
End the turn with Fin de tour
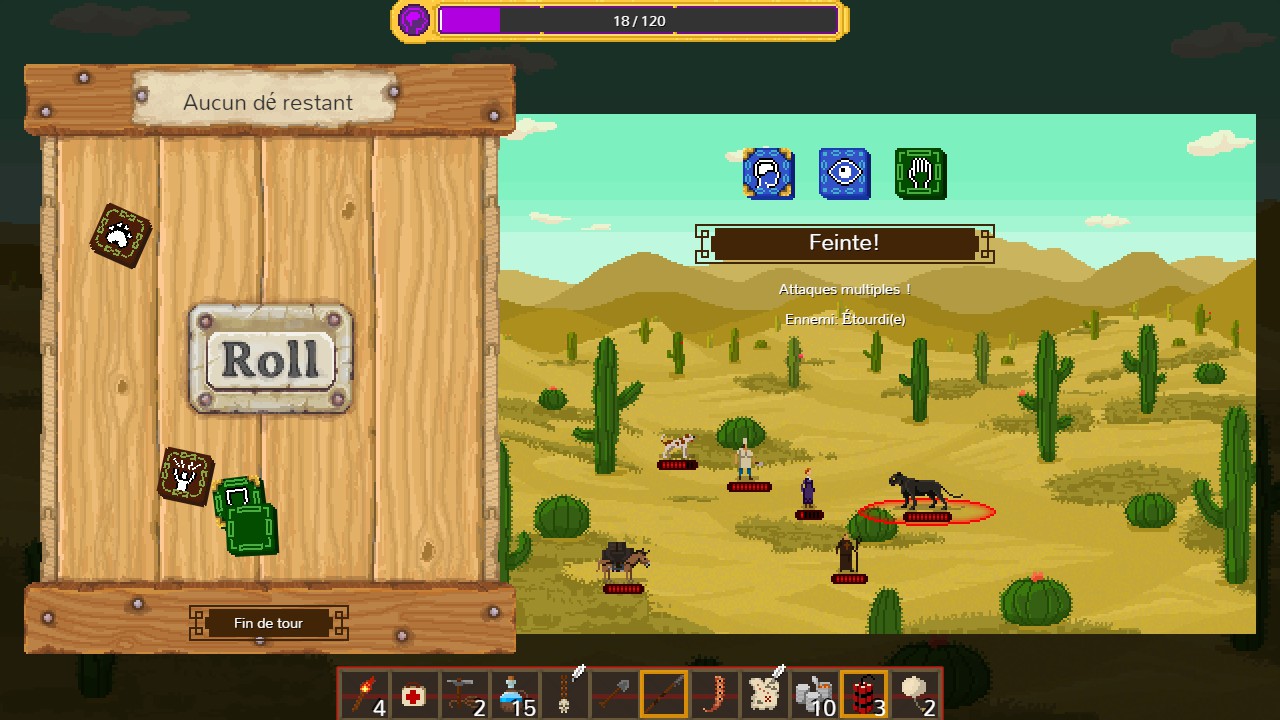click(268, 623)
